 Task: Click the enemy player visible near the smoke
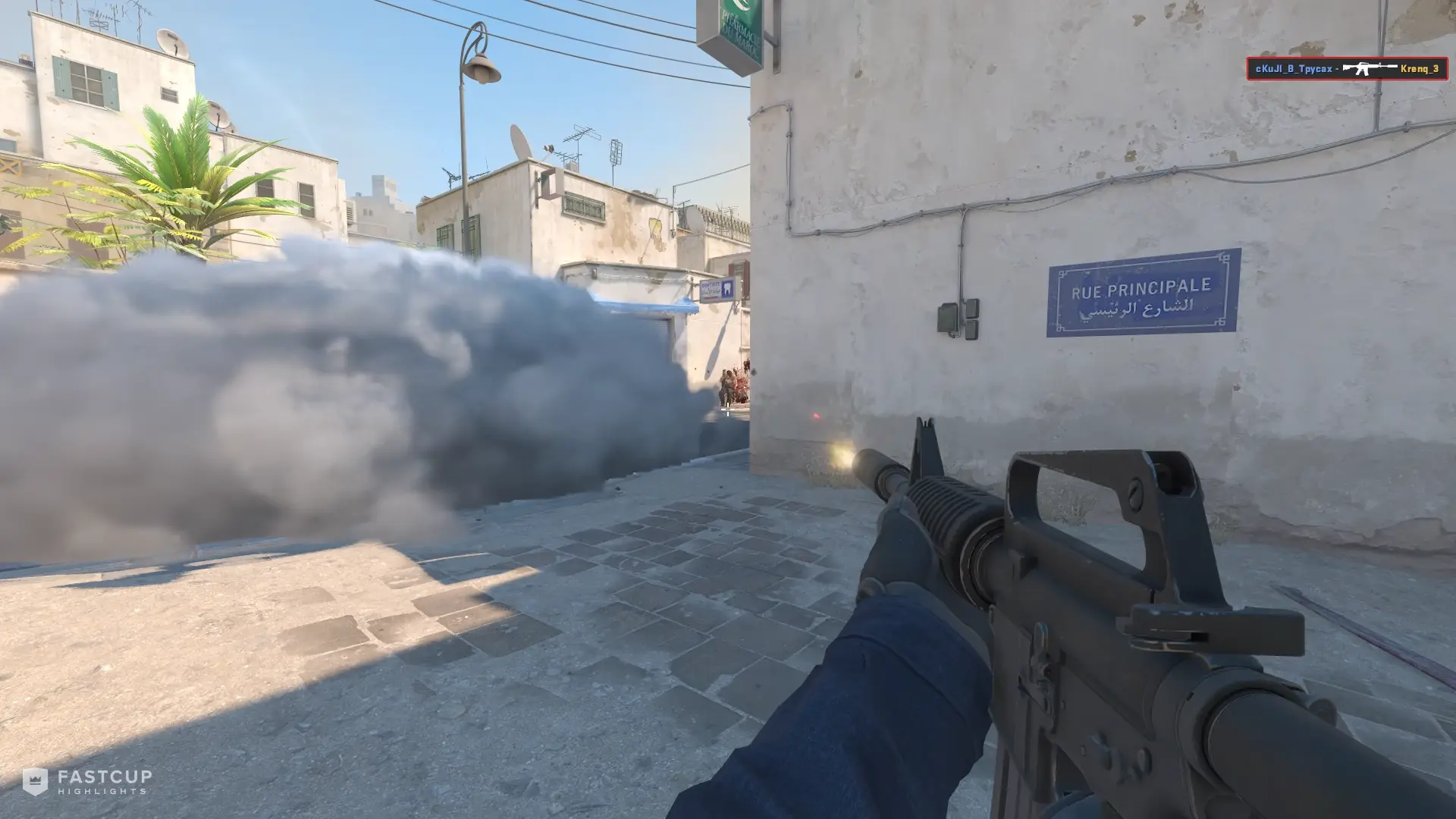point(726,388)
